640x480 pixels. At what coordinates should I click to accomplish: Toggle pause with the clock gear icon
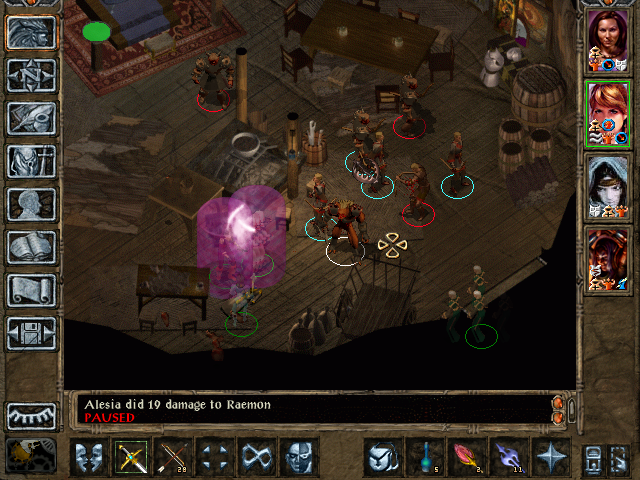pos(32,455)
